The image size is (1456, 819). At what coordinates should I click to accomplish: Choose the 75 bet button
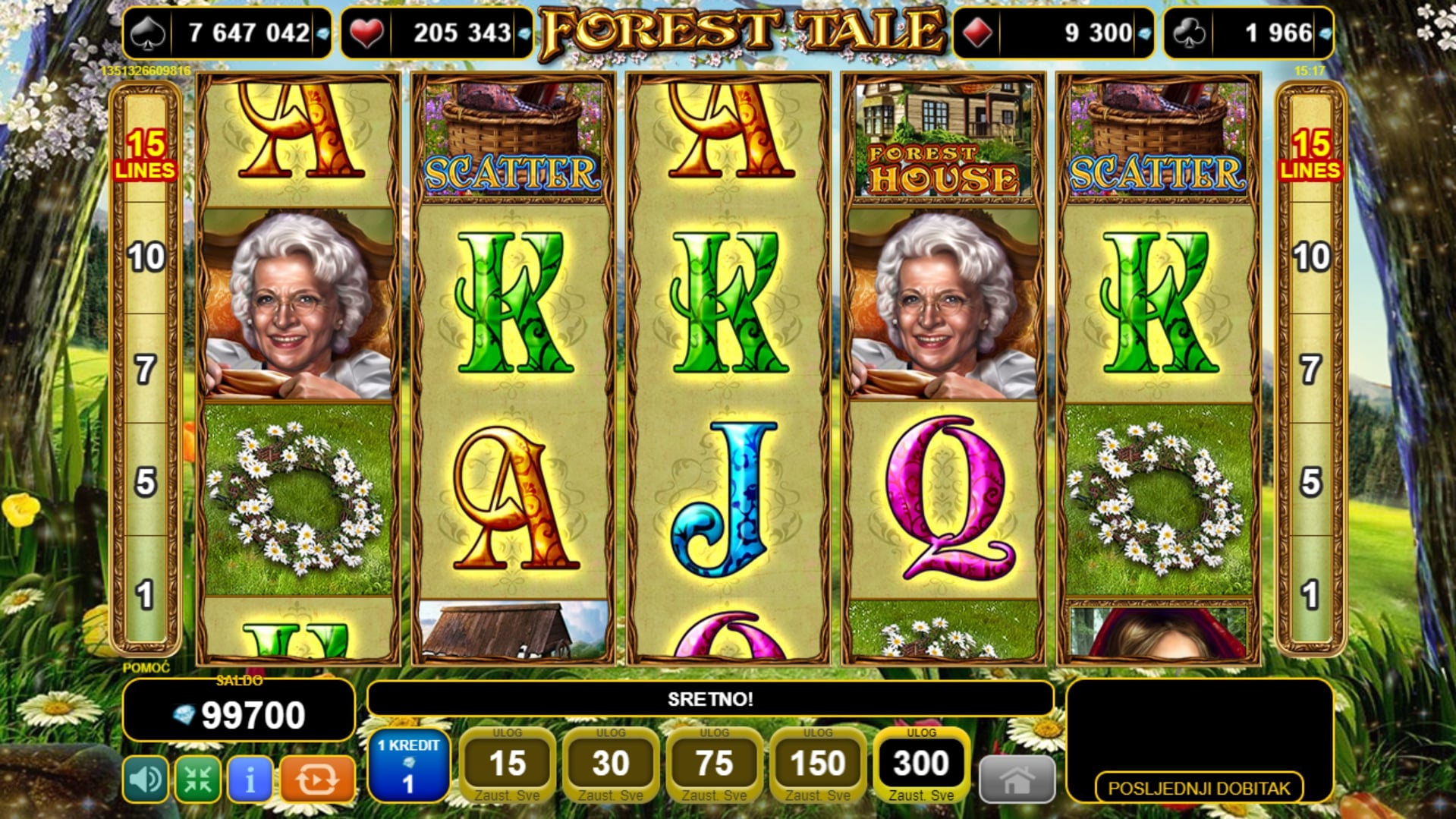[x=714, y=764]
